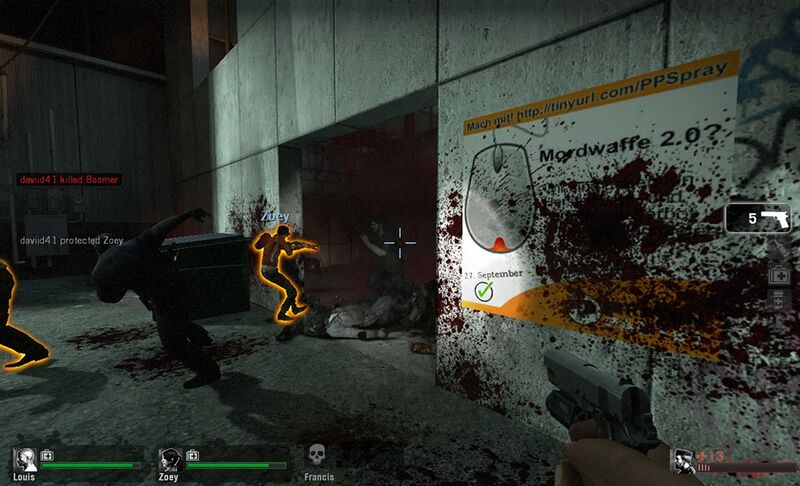Viewport: 800px width, 486px height.
Task: Click your own survivor portrait
Action: (x=684, y=460)
